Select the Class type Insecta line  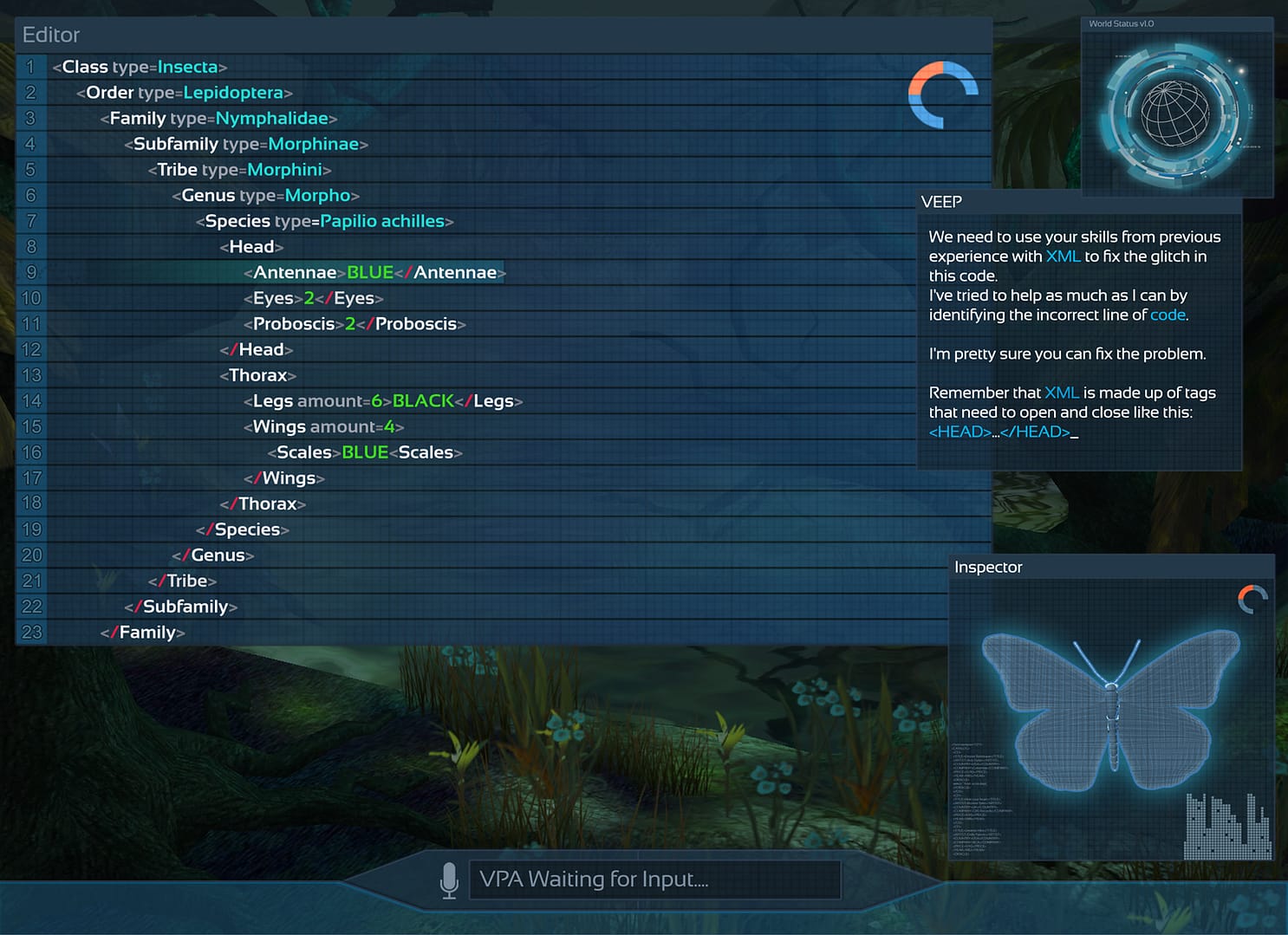(140, 67)
